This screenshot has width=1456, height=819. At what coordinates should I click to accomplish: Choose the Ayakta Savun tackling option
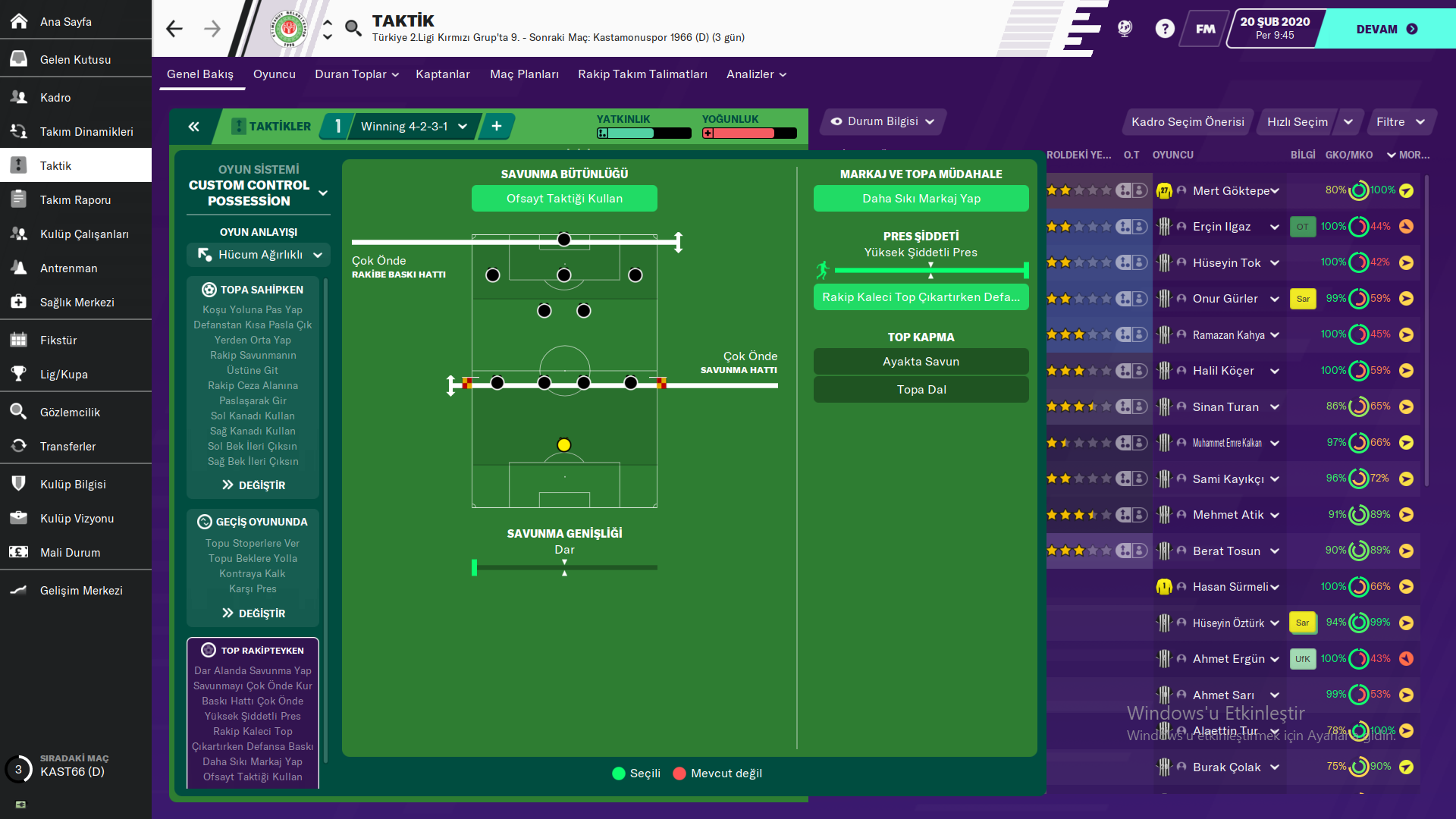(921, 362)
